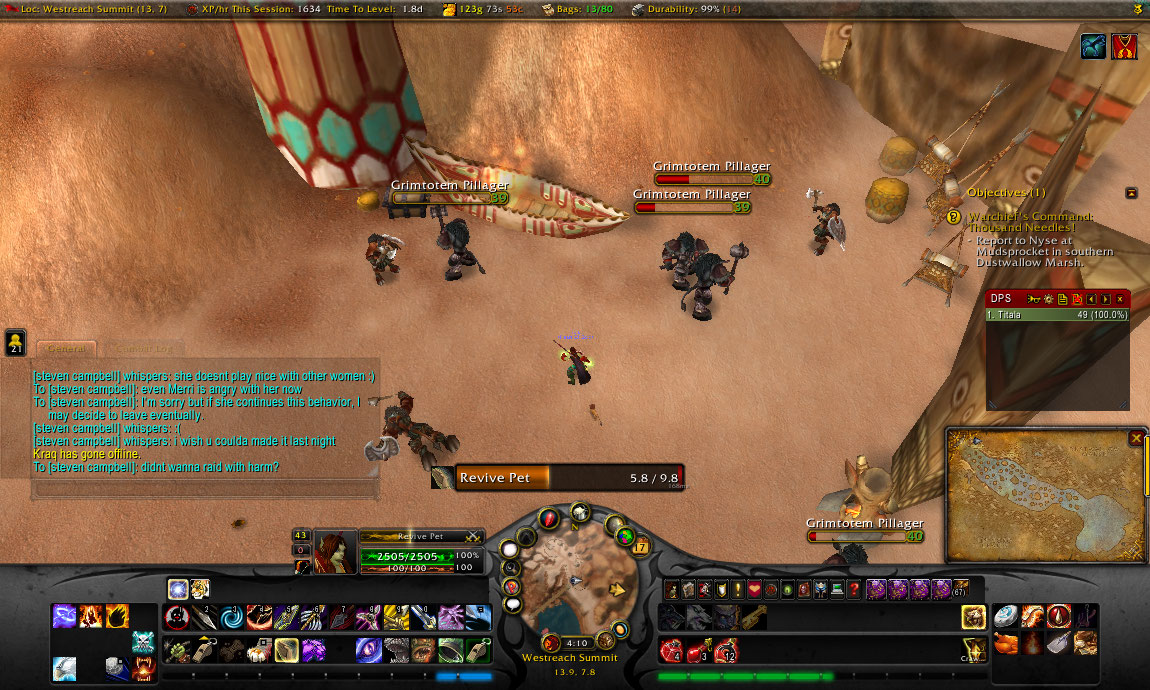
Task: Collapse the Objectives tracker
Action: [x=1131, y=192]
